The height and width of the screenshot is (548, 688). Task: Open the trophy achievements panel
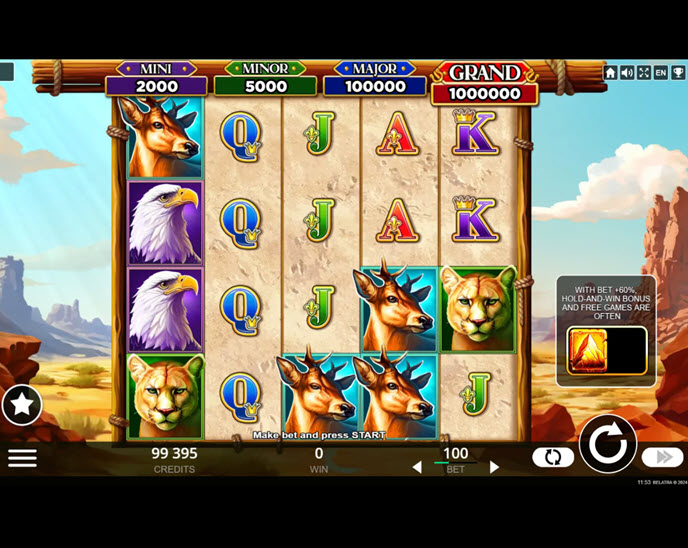[x=678, y=73]
